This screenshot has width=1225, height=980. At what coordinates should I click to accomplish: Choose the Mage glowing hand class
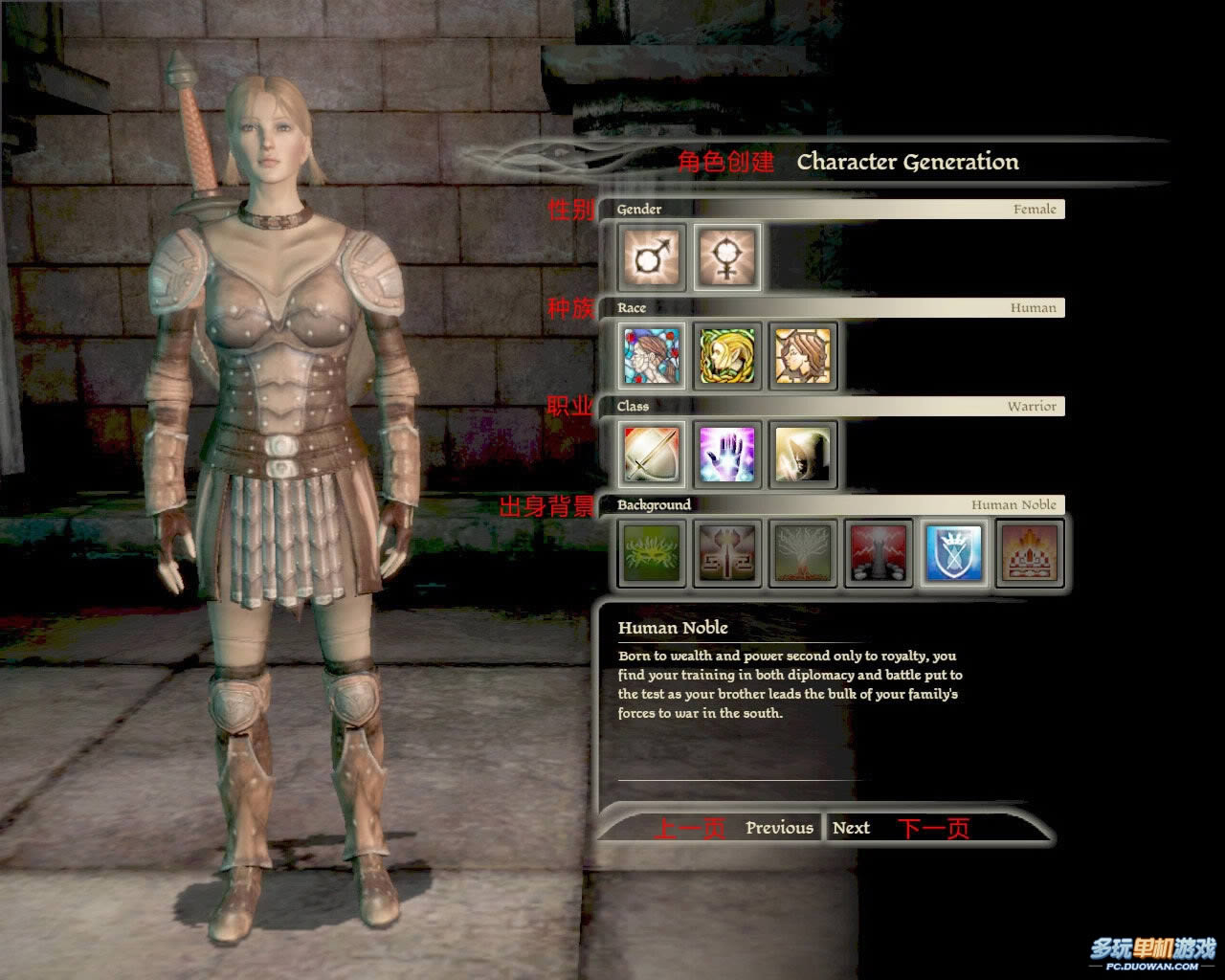coord(727,455)
